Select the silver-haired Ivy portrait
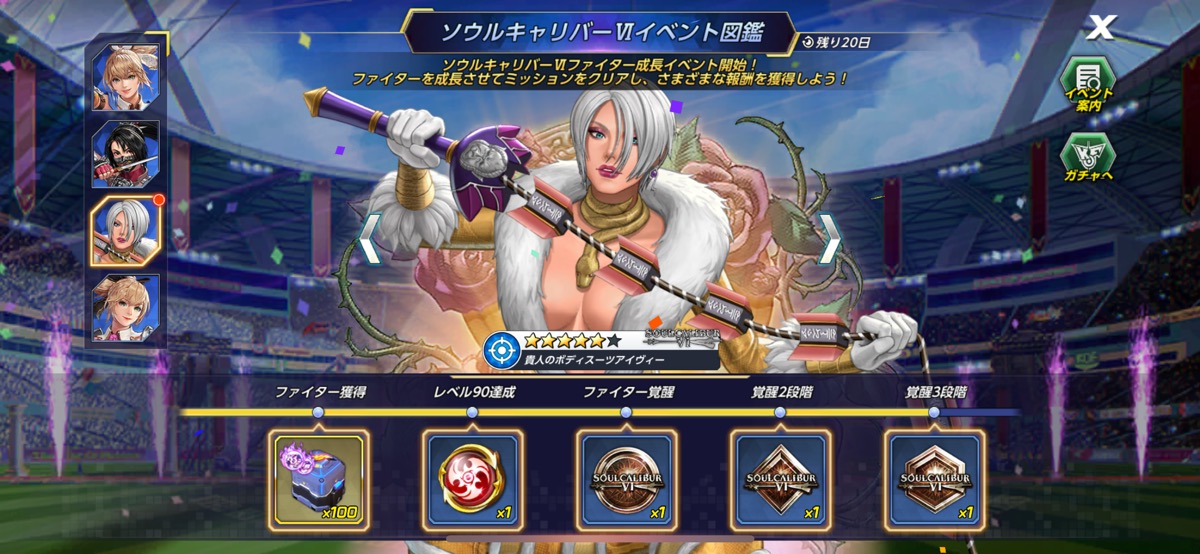The height and width of the screenshot is (554, 1200). 126,231
